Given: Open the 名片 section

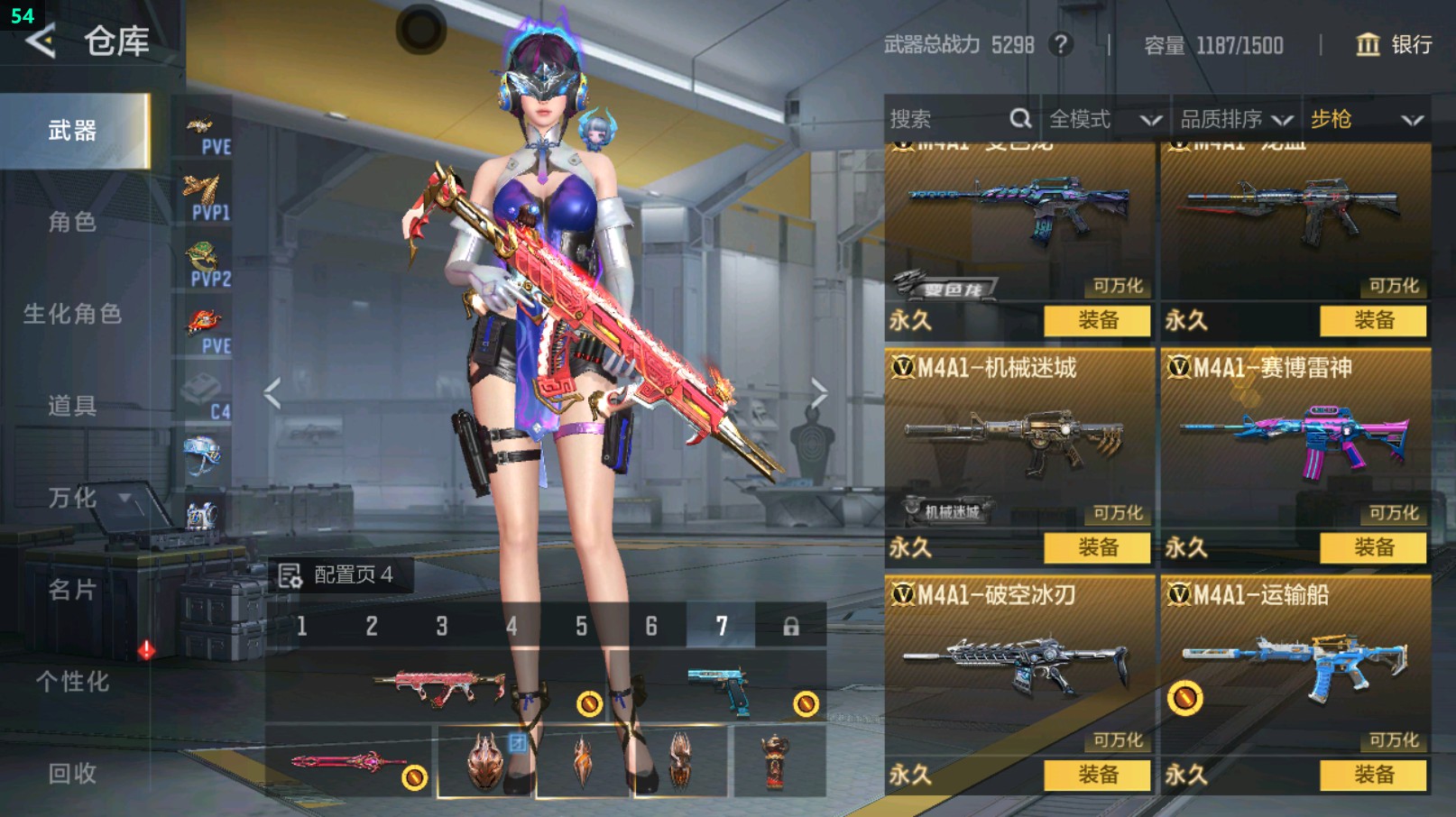Looking at the screenshot, I should [72, 590].
